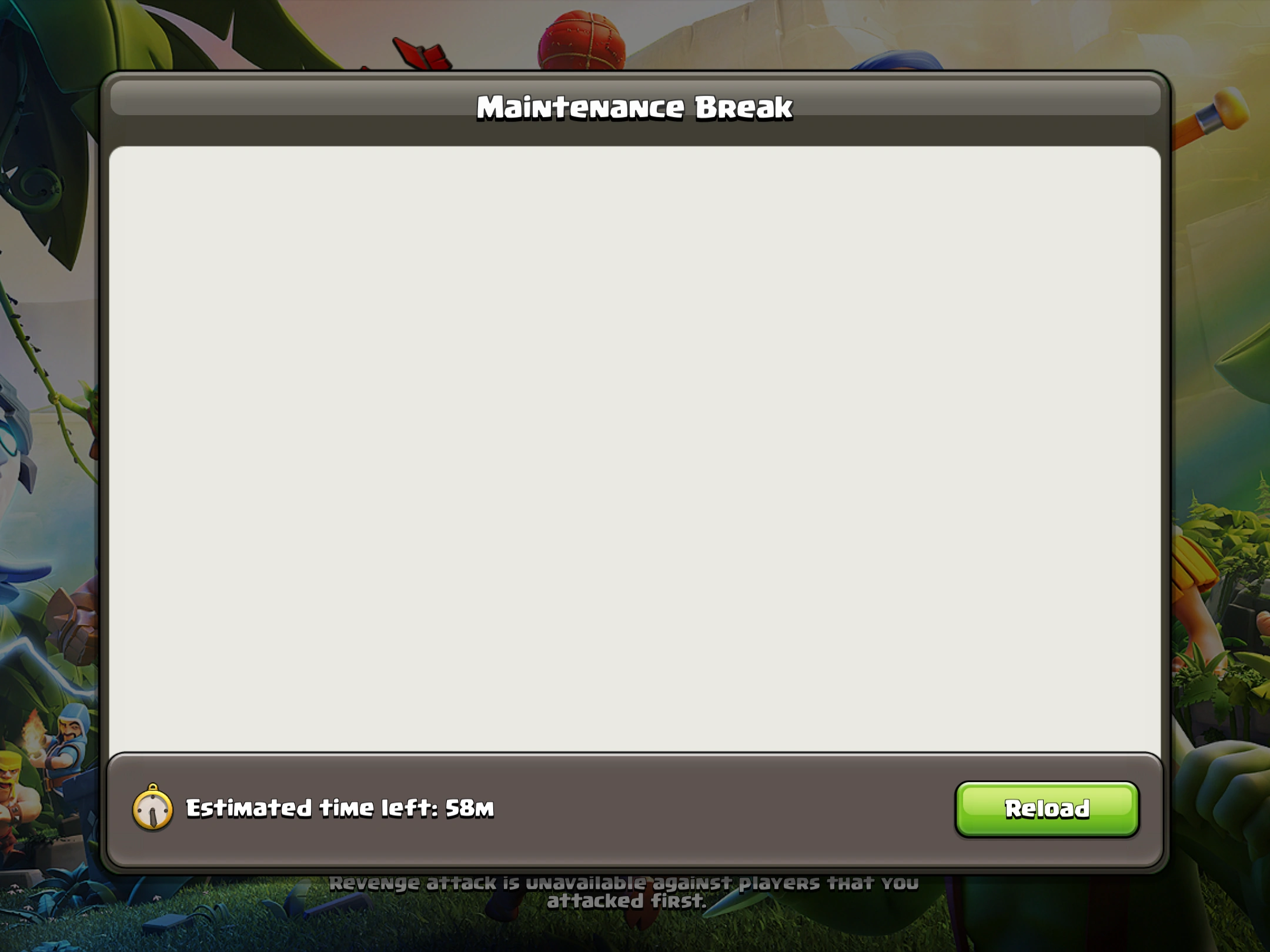Click the golden stopwatch timer icon

click(152, 810)
